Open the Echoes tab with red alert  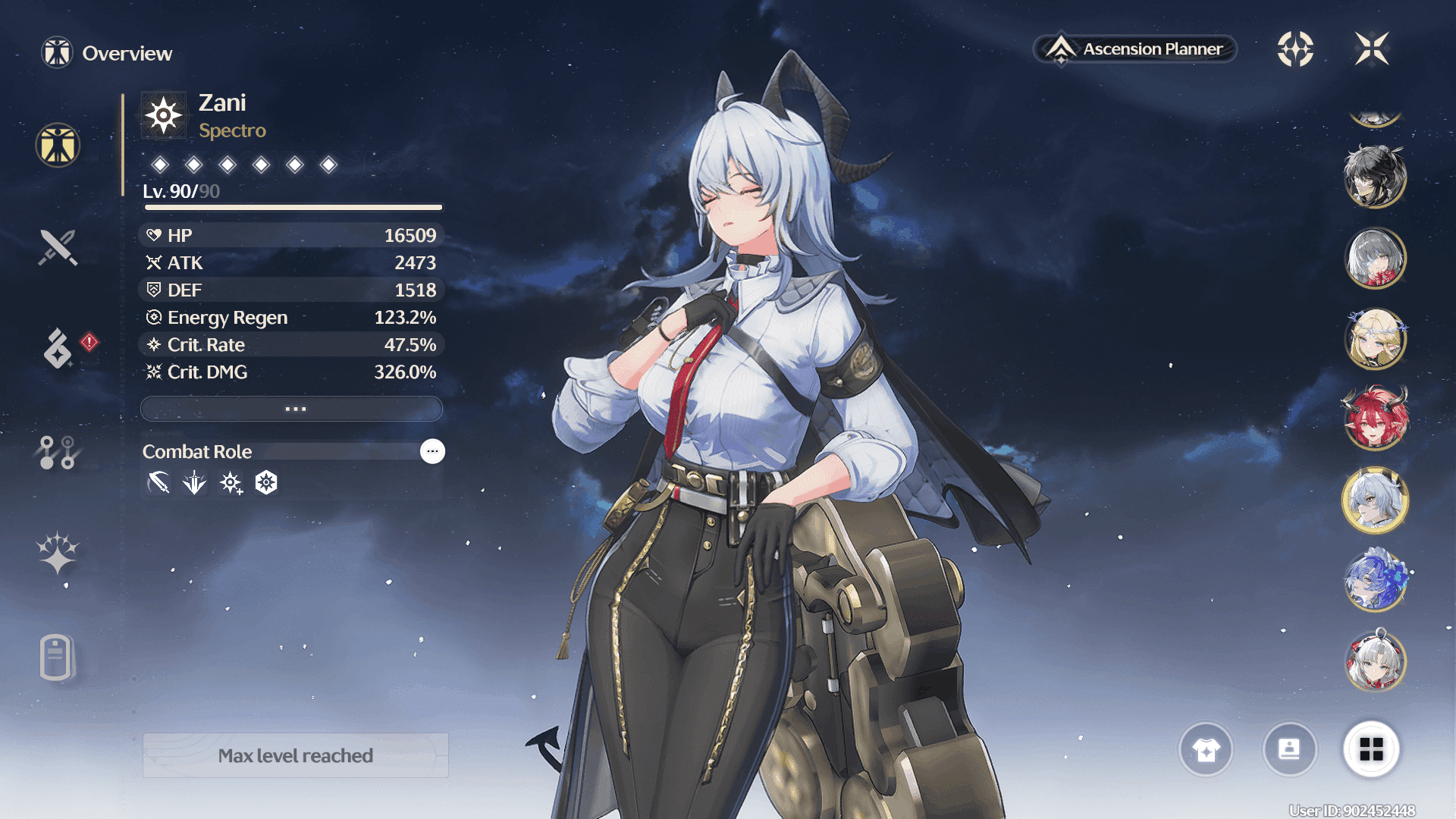pyautogui.click(x=58, y=348)
